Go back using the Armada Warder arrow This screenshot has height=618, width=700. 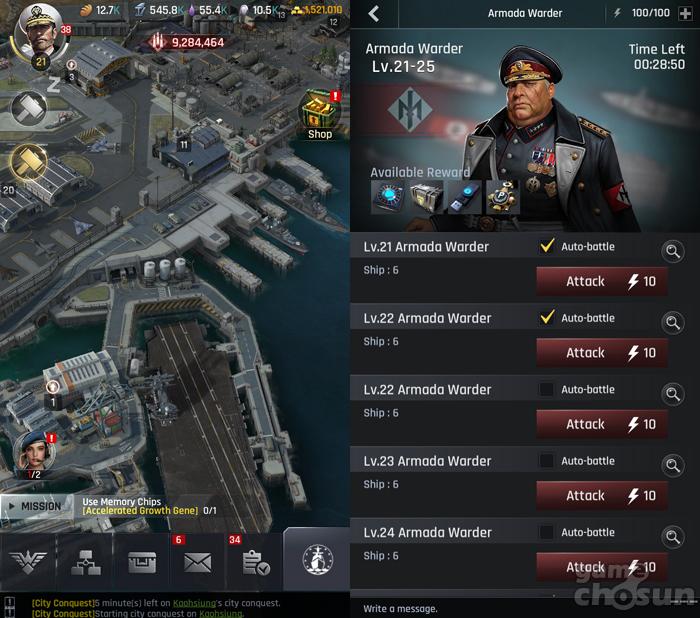[374, 14]
